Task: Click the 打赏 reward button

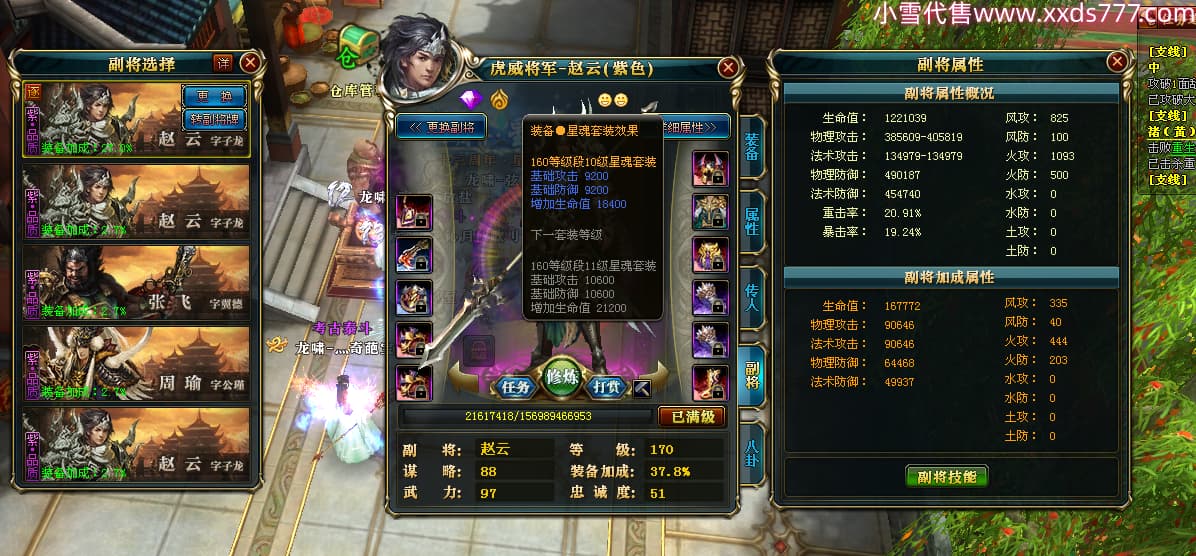Action: 609,386
